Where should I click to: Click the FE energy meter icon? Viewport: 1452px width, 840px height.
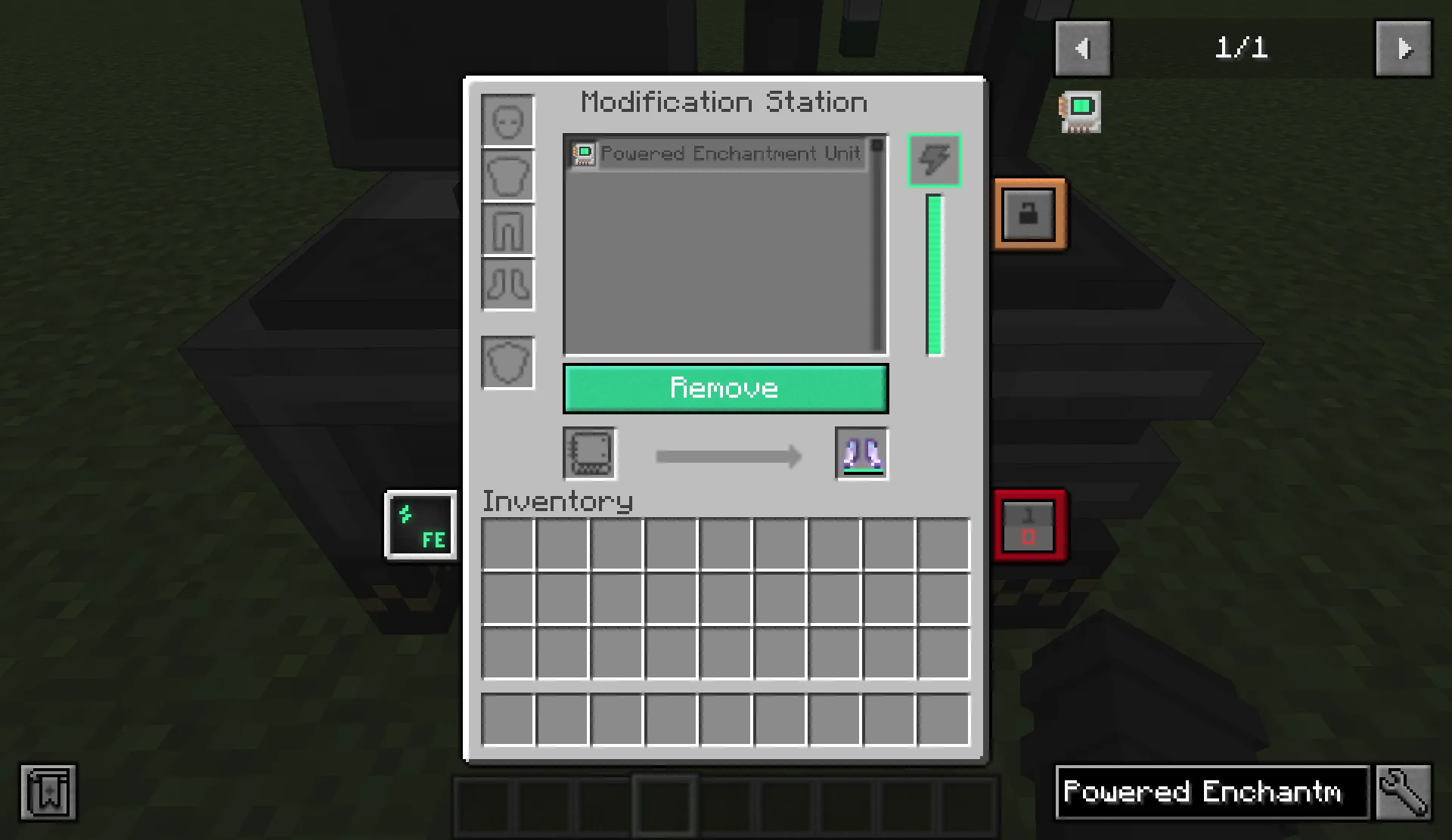point(421,525)
